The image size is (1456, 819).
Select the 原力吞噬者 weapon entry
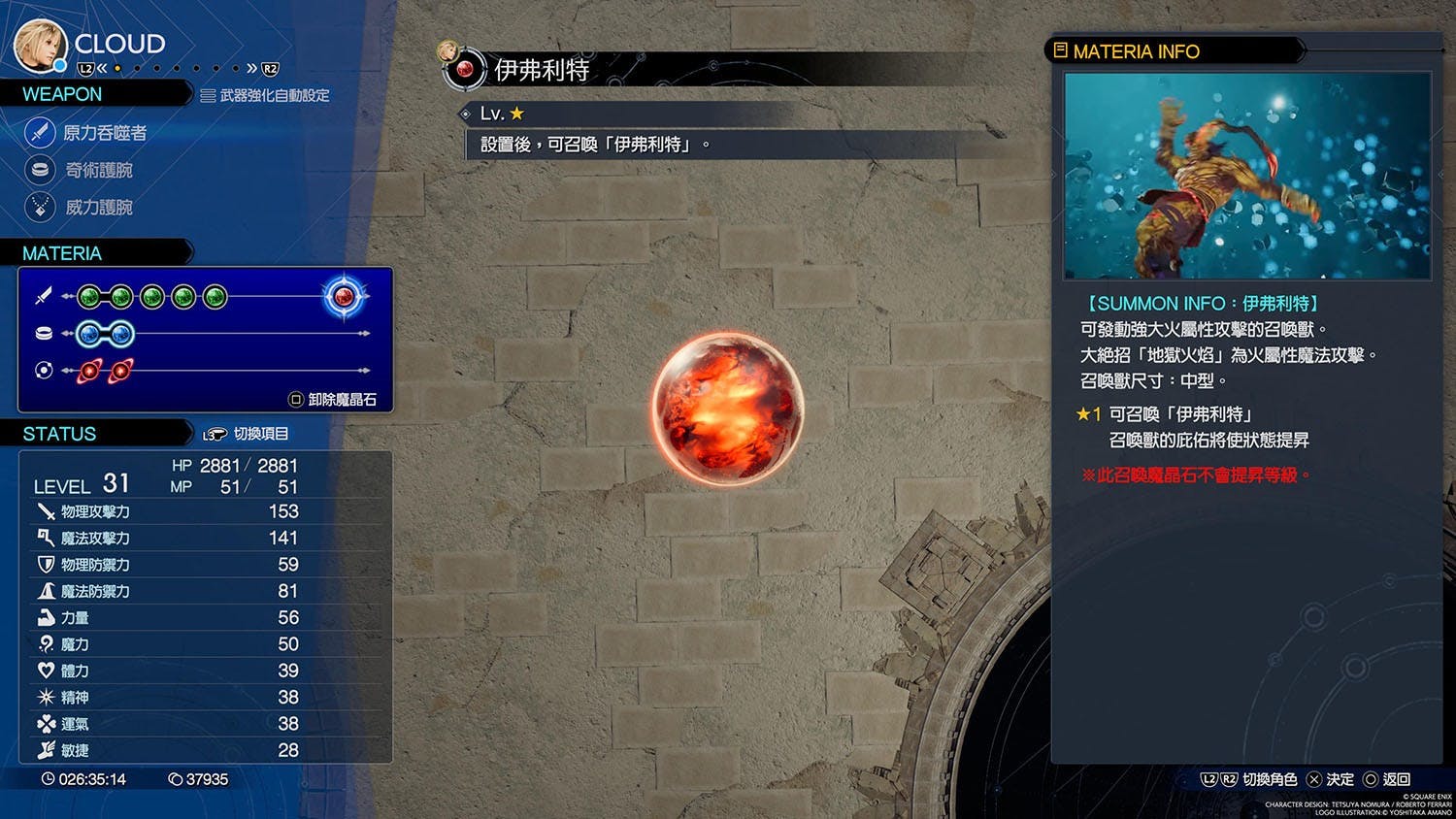click(104, 133)
